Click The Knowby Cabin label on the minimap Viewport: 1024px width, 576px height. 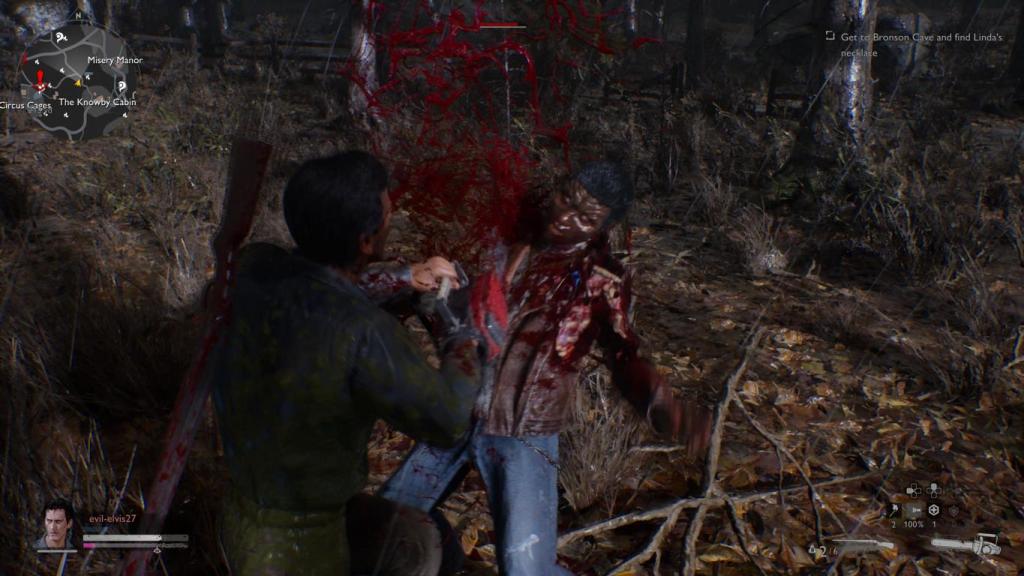(97, 102)
